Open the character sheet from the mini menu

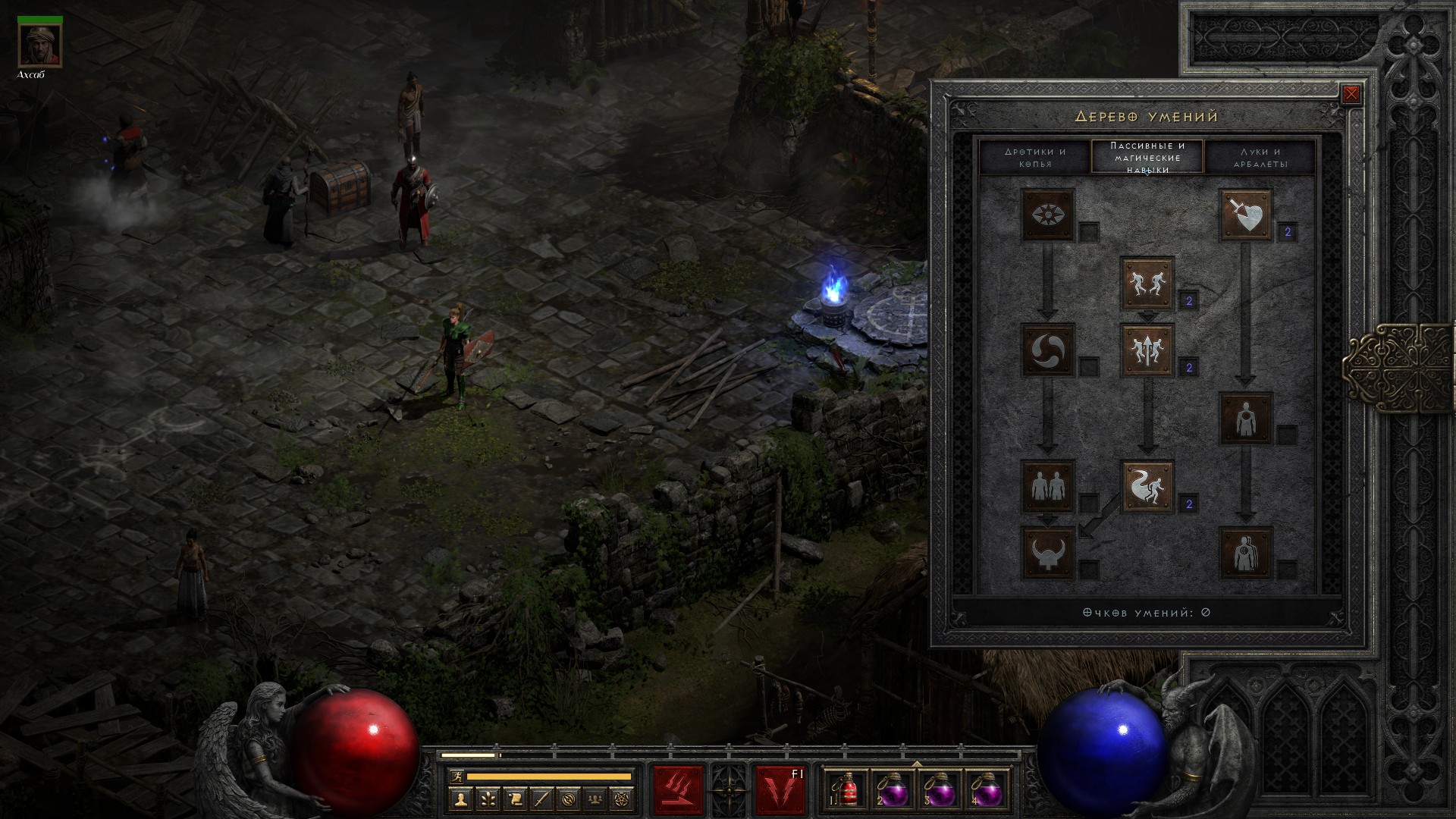pyautogui.click(x=459, y=798)
